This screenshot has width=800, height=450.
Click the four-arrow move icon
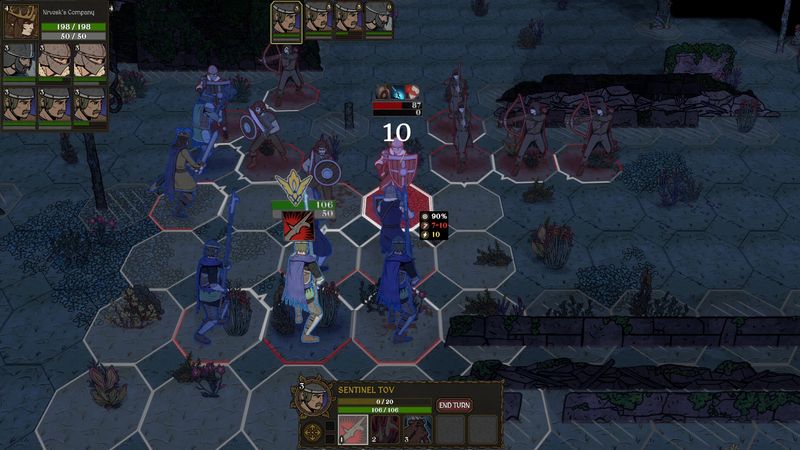(313, 432)
